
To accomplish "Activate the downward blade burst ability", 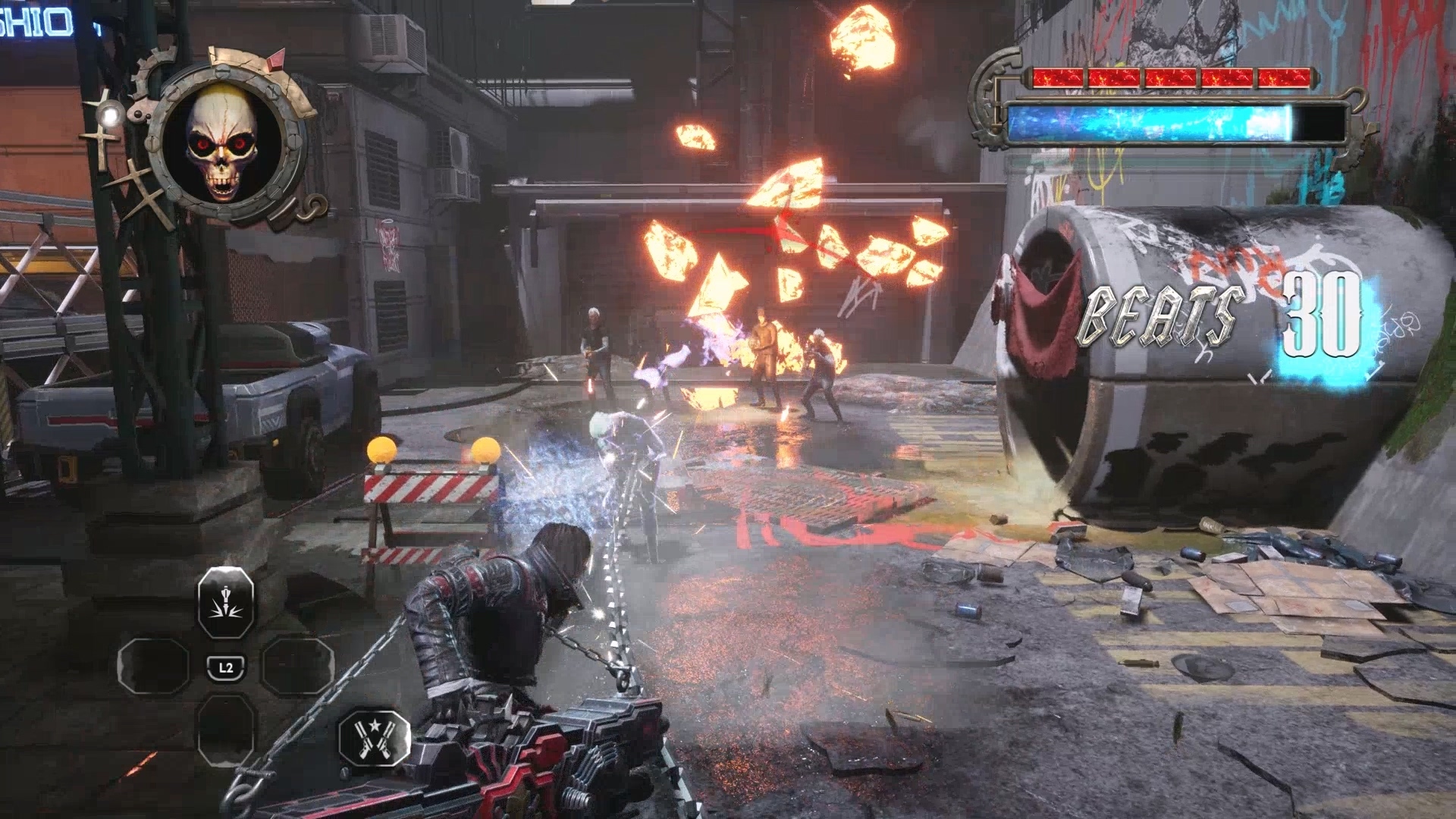I will pos(225,602).
